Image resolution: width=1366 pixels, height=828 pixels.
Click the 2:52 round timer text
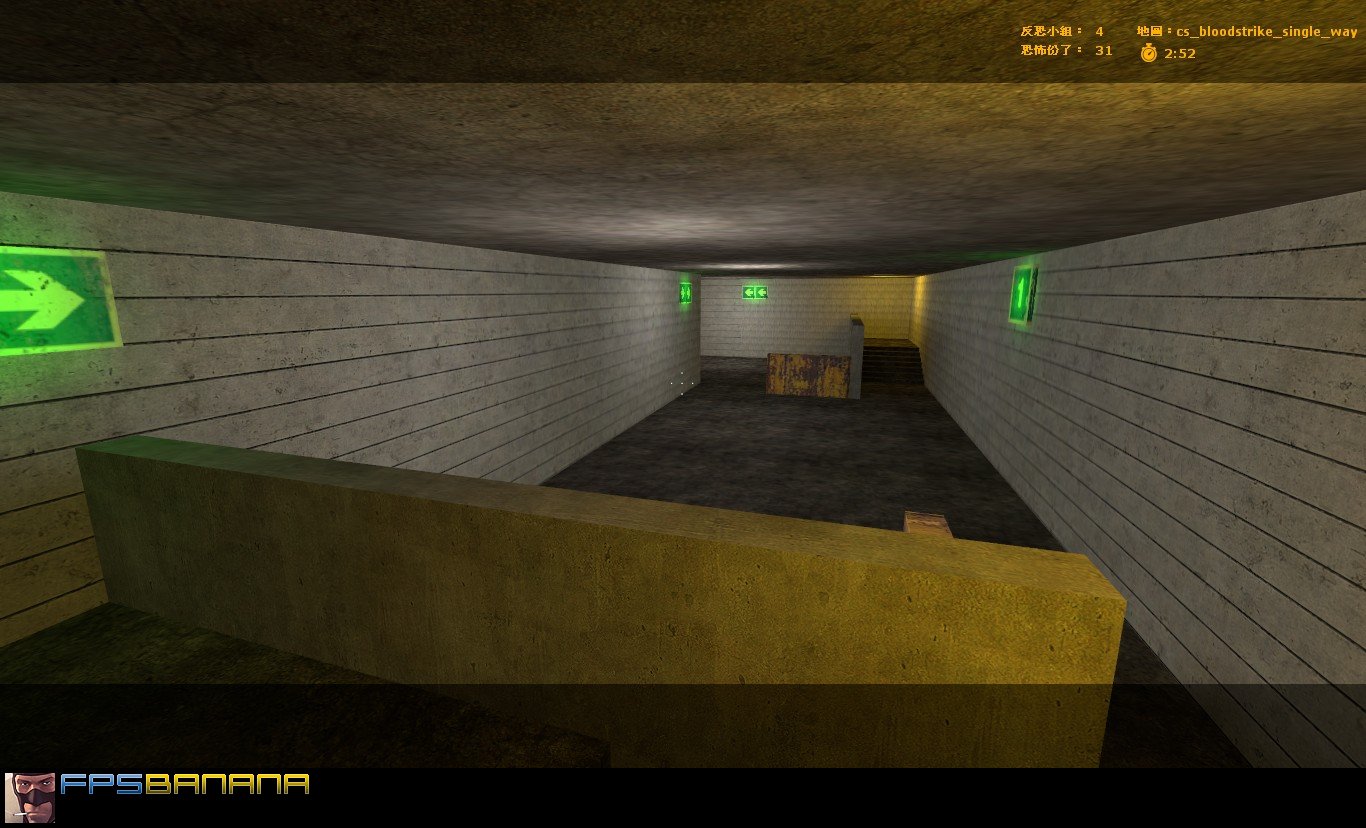1178,55
